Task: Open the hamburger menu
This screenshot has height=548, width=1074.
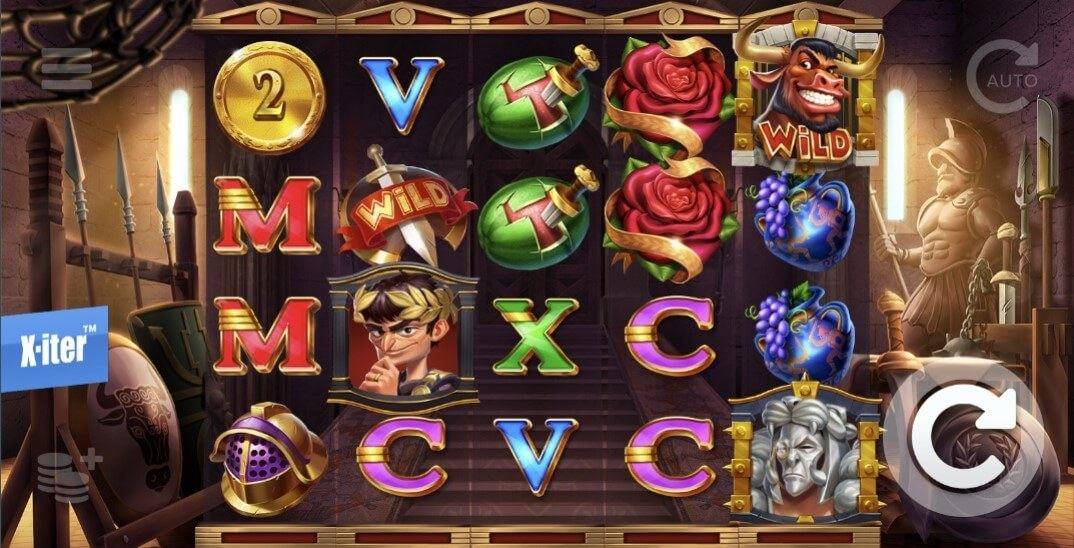Action: point(66,69)
